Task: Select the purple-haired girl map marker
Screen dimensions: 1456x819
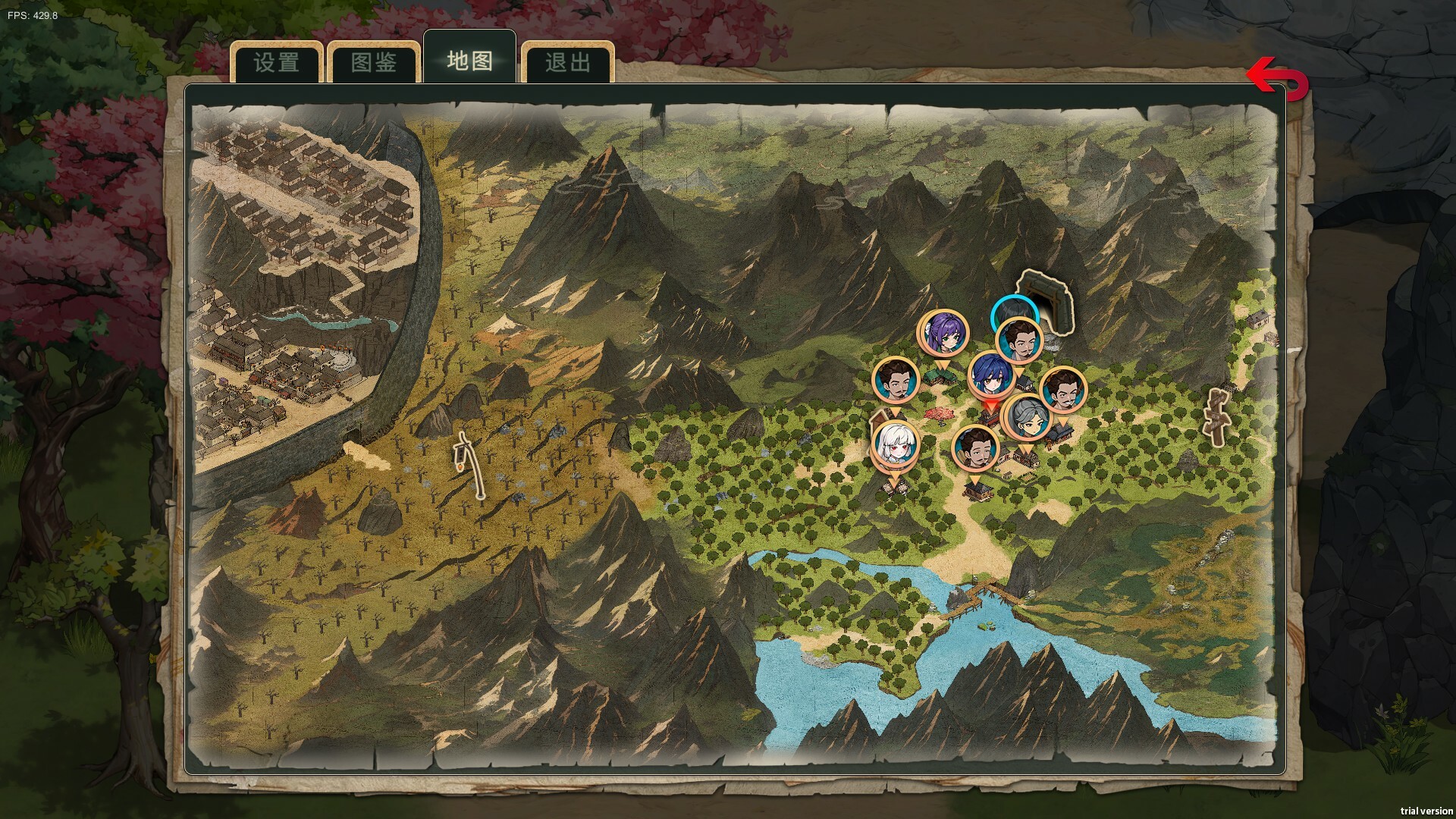Action: (943, 333)
